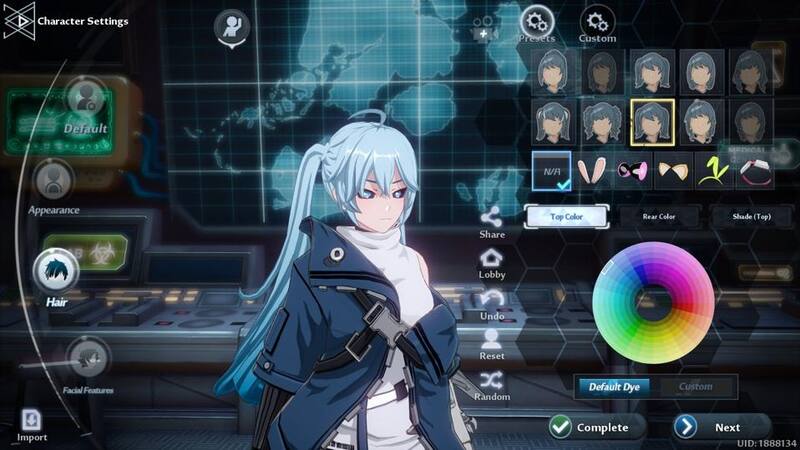Screen dimensions: 800x450
Task: Open the Rear Color tab
Action: [659, 215]
